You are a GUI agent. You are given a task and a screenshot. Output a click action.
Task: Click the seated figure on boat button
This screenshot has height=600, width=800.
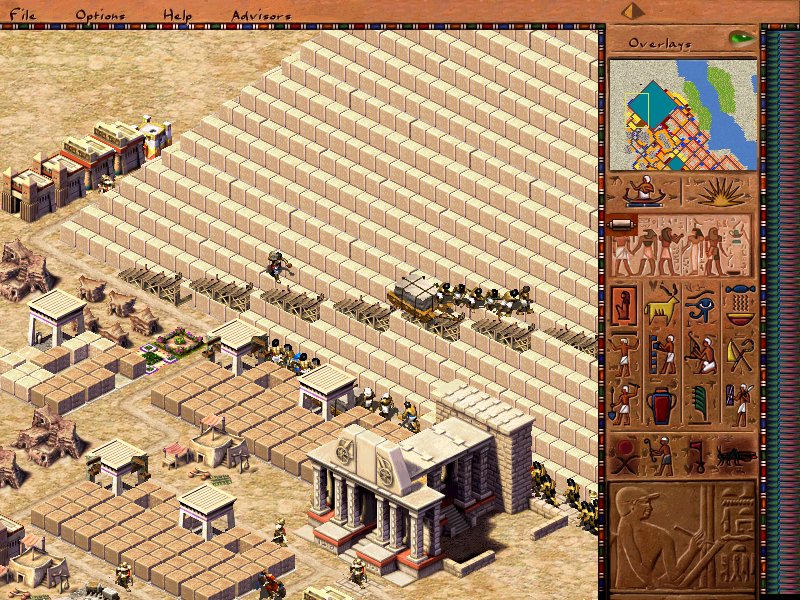tap(644, 191)
